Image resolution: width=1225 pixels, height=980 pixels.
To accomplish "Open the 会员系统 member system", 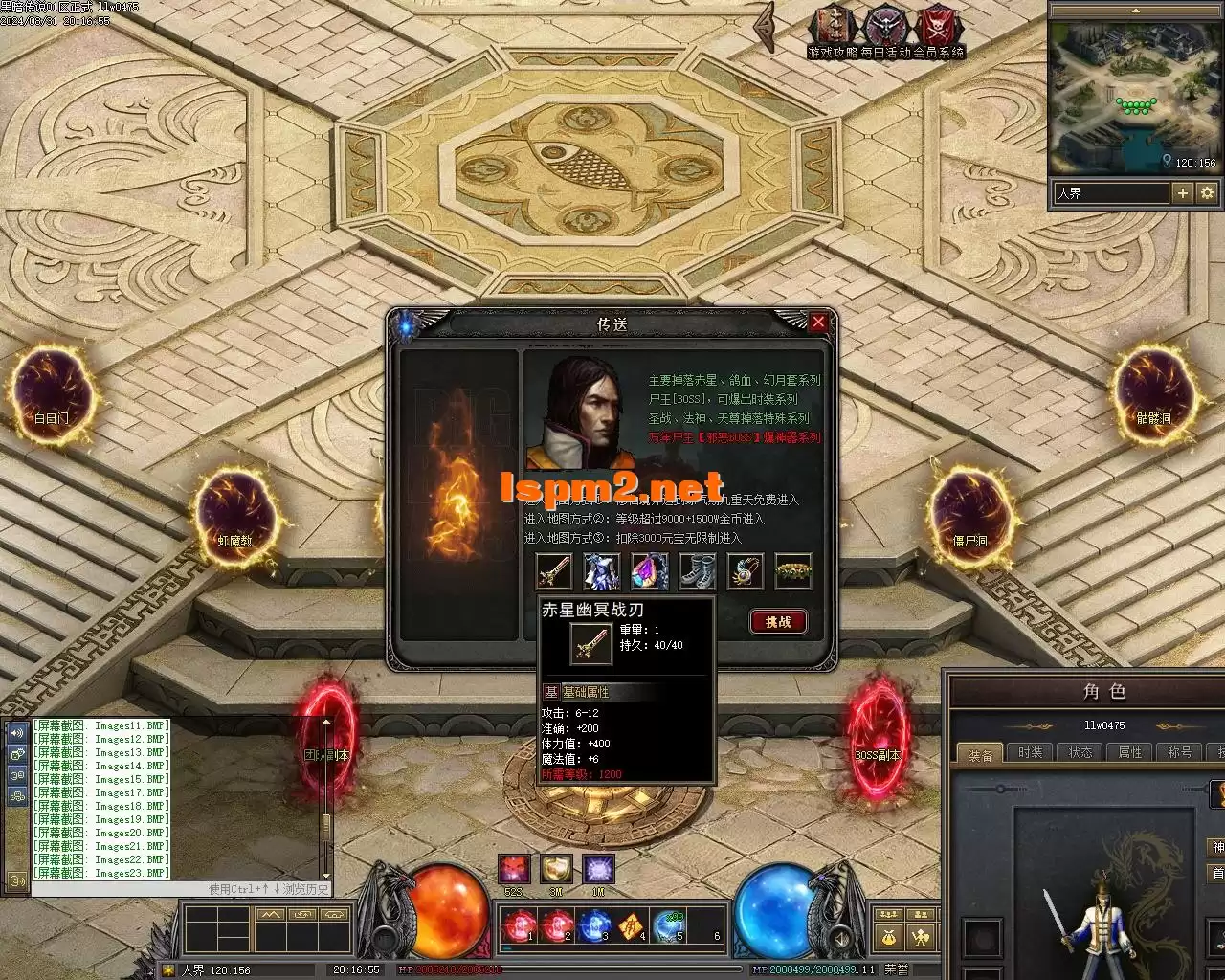I will 939,27.
